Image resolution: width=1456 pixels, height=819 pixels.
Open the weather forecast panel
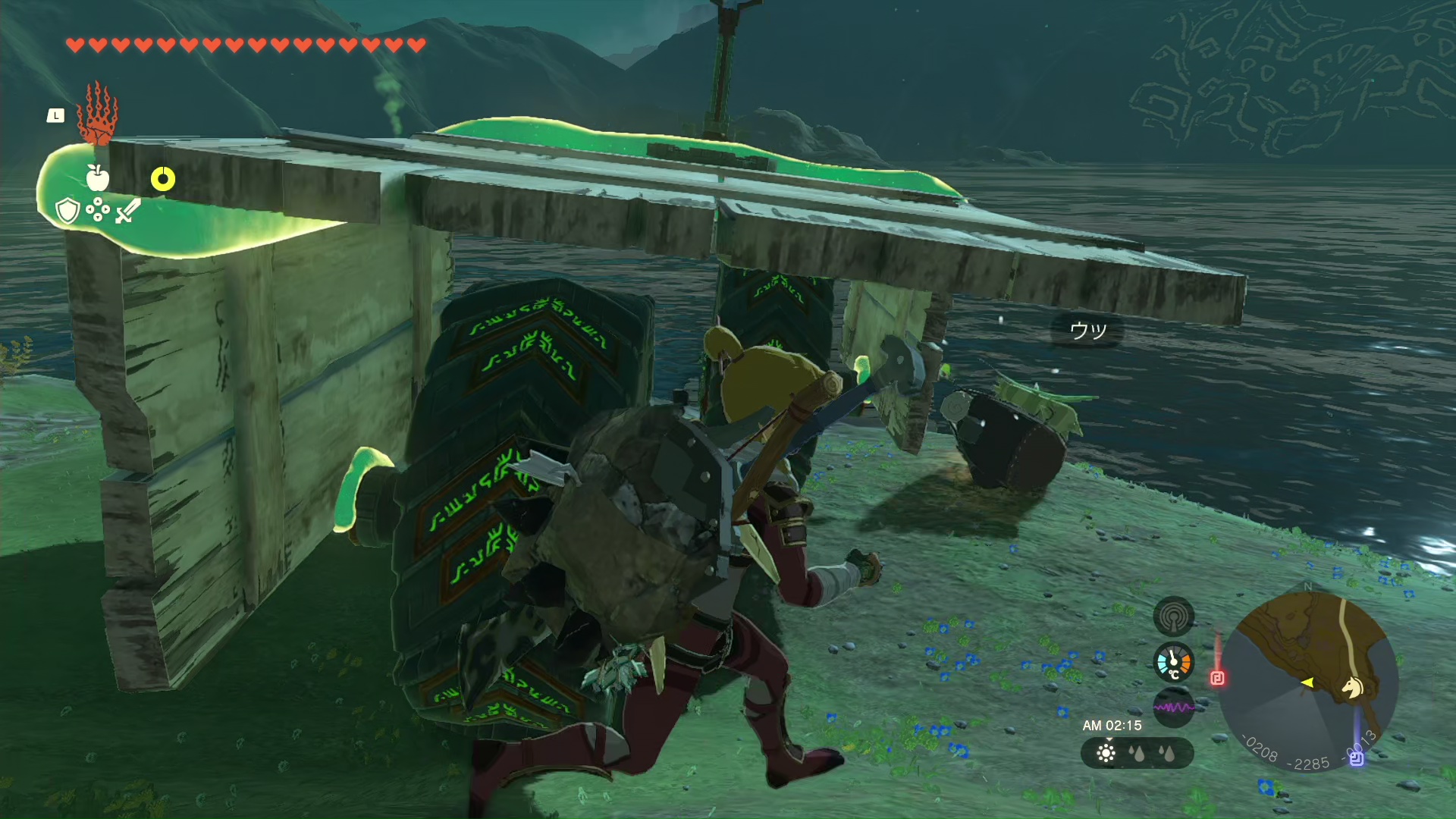point(1137,753)
